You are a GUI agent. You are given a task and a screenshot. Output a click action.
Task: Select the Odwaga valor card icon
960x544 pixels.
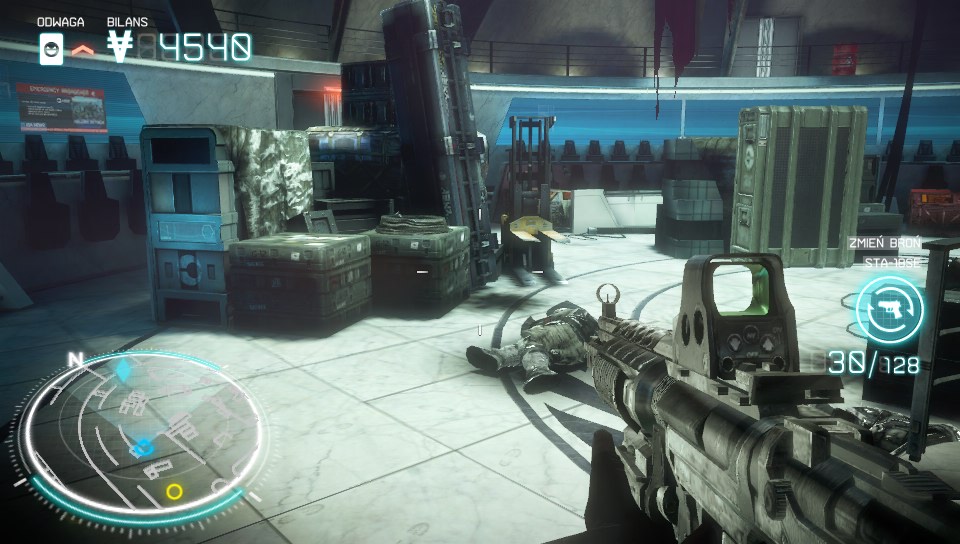51,48
